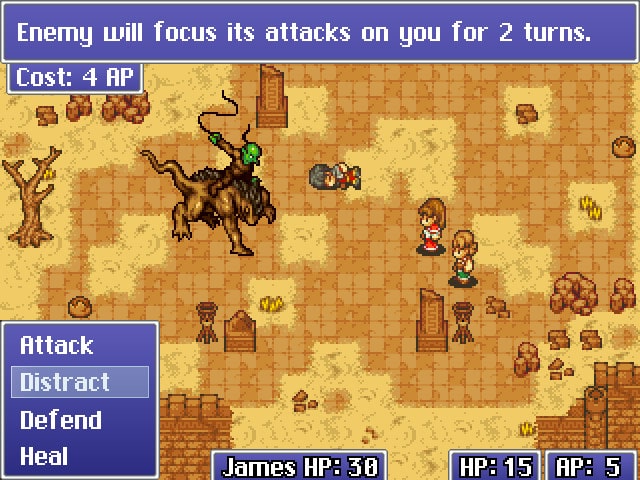The image size is (640, 480).
Task: Choose Distract from the battle menu
Action: coord(66,382)
